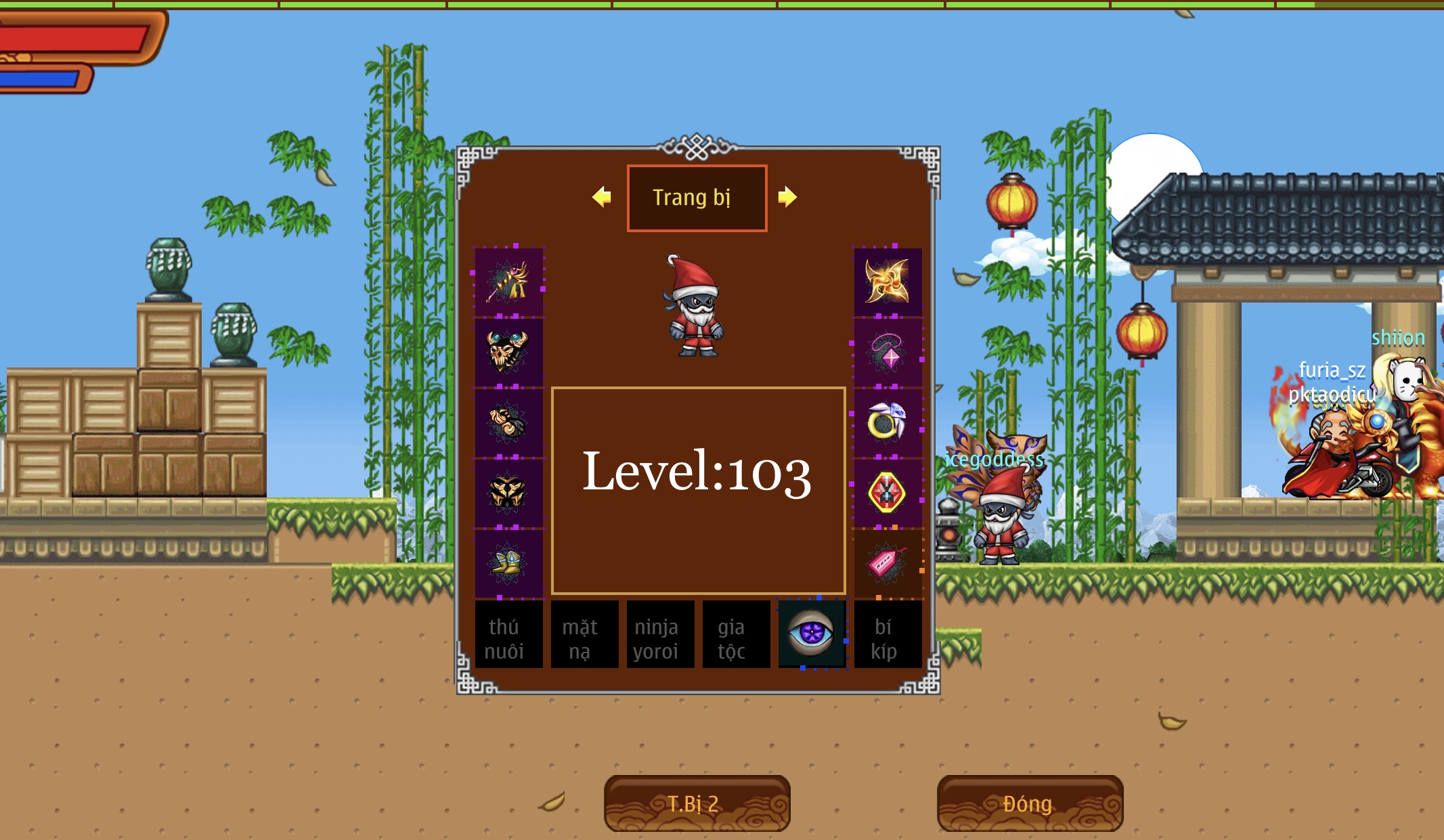The height and width of the screenshot is (840, 1444).
Task: Select the golden boots slot
Action: (x=508, y=562)
